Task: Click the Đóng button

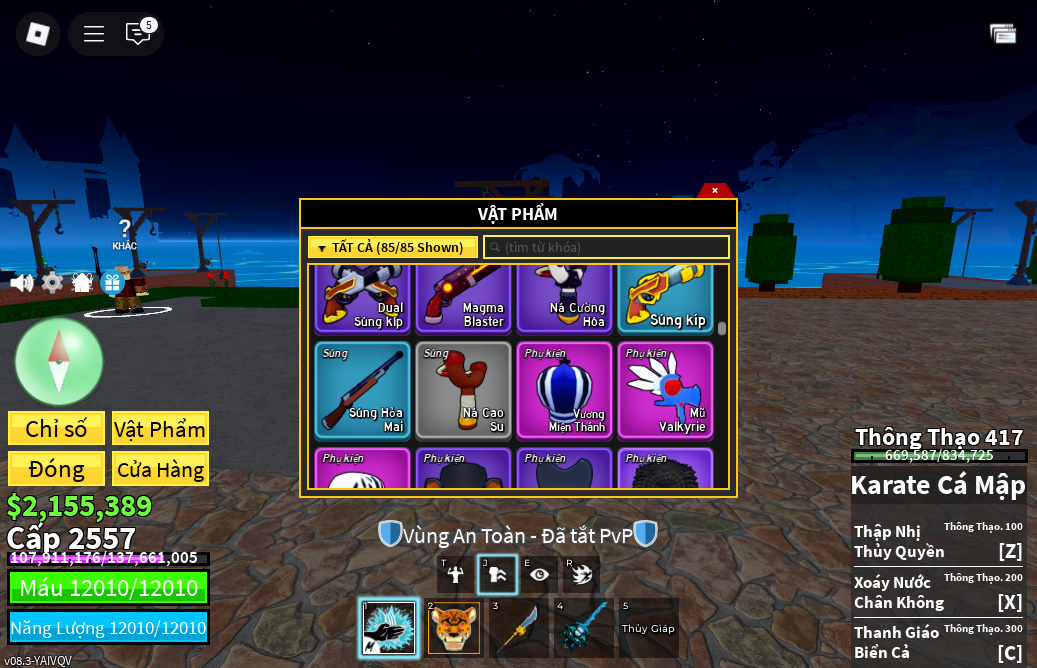Action: [56, 469]
